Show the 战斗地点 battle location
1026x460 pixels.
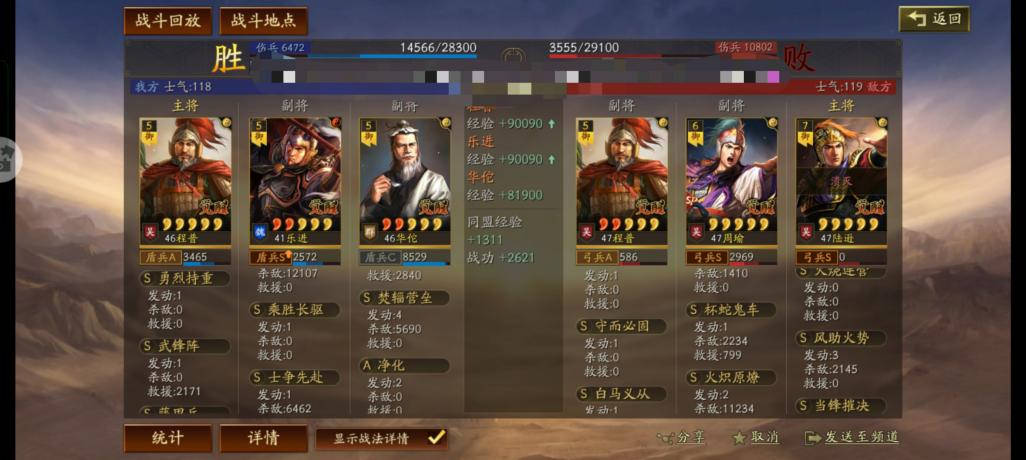[263, 21]
